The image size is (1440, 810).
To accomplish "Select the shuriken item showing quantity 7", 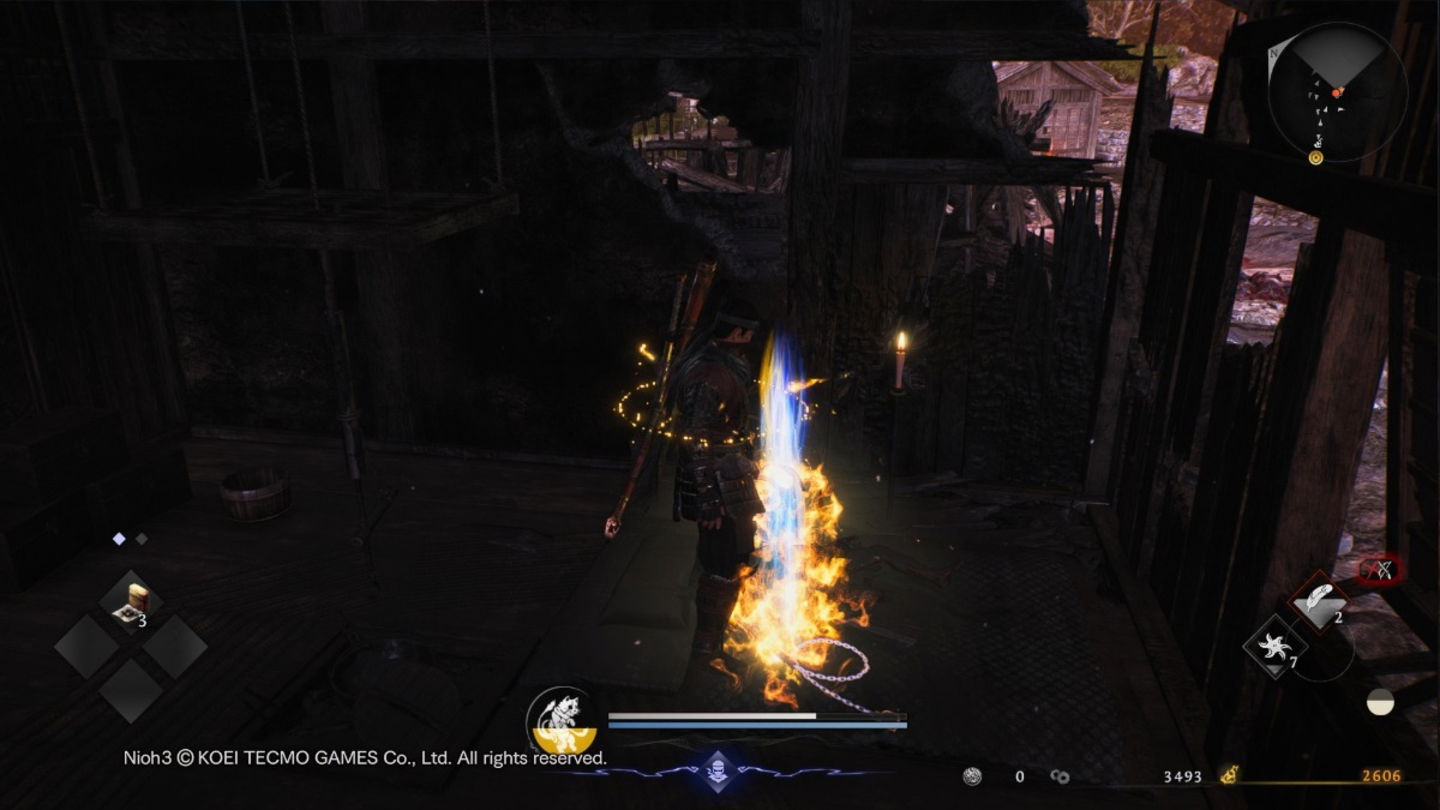I will [1274, 647].
